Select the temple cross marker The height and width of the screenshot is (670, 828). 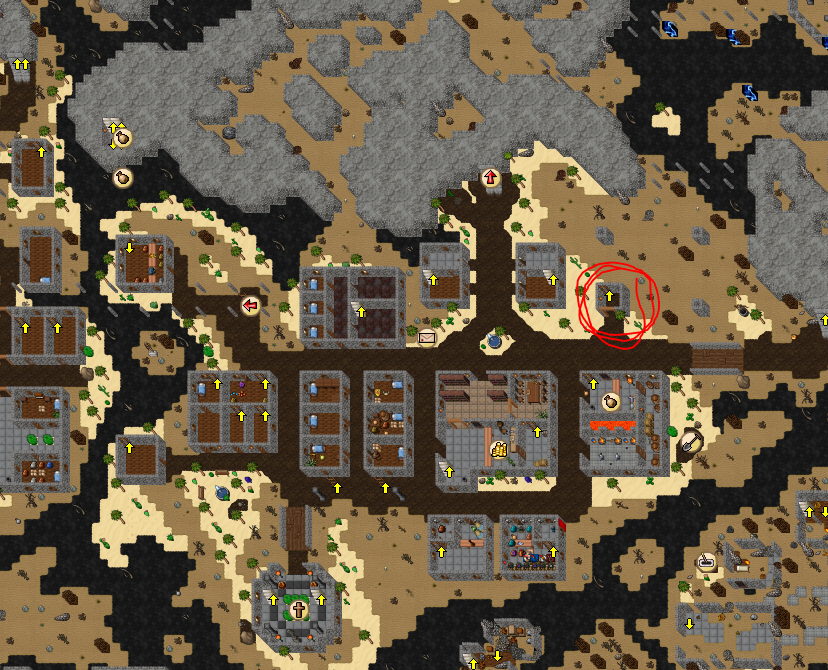(x=298, y=610)
